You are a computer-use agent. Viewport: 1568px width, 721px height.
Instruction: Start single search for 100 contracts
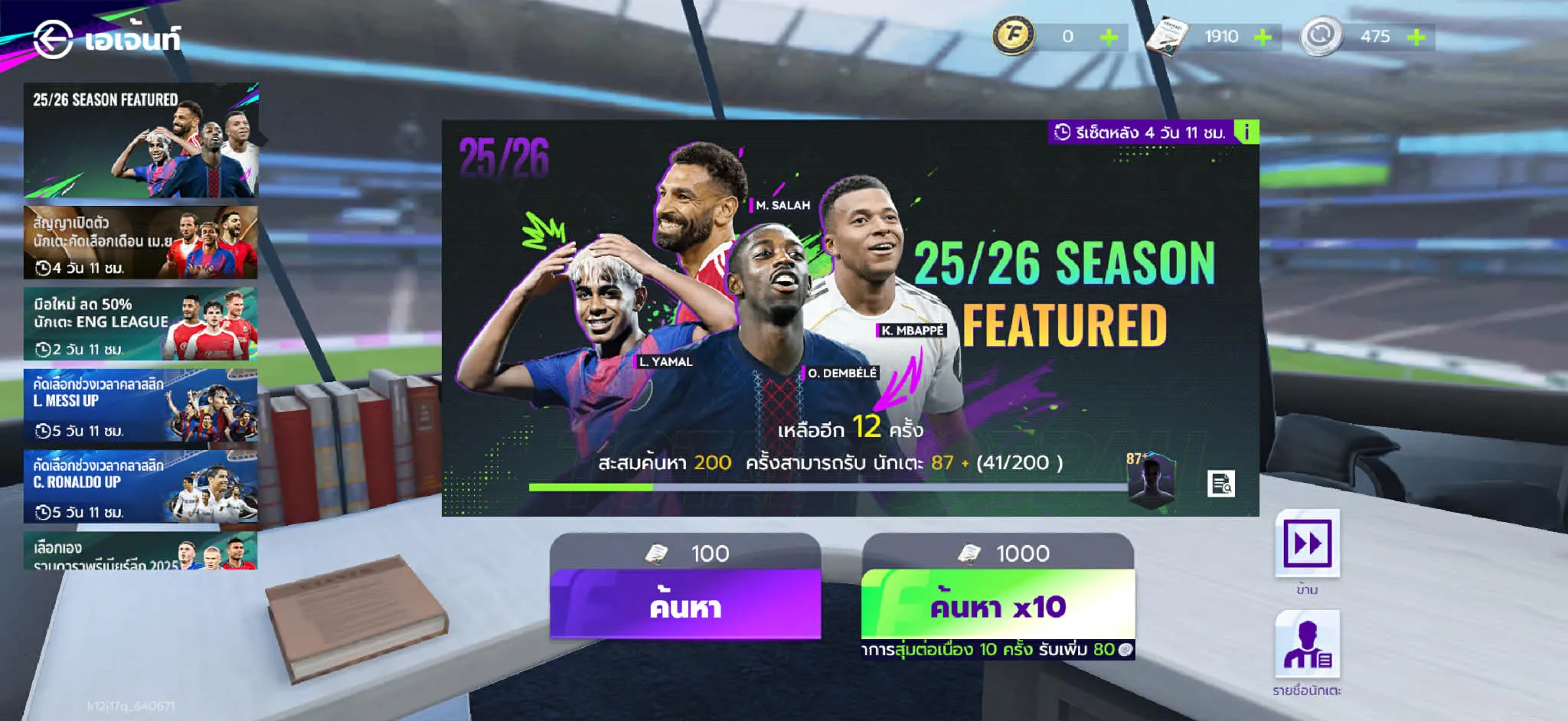coord(685,605)
